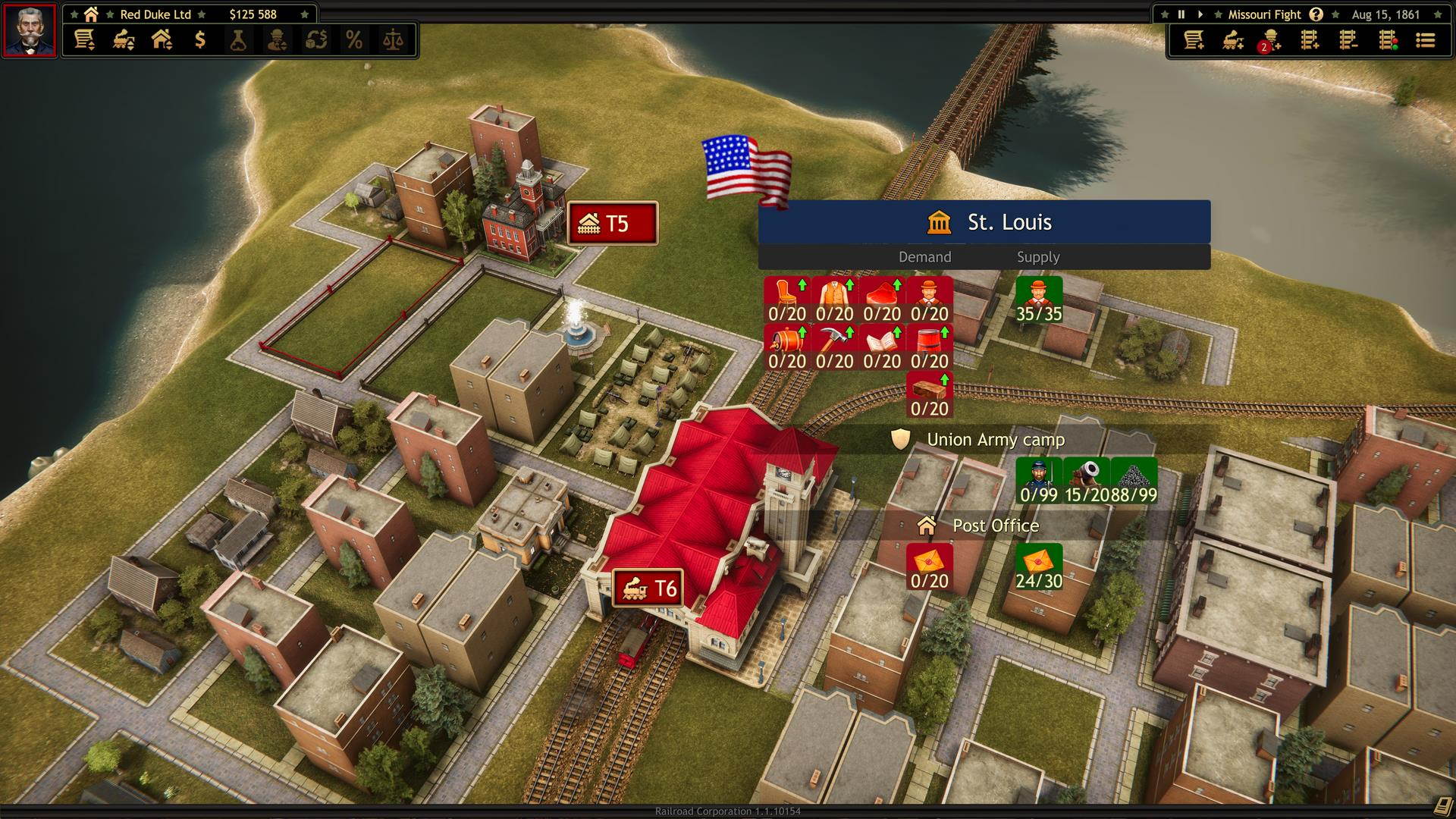The image size is (1456, 819).
Task: Pause the game with the pause control
Action: coord(1180,14)
